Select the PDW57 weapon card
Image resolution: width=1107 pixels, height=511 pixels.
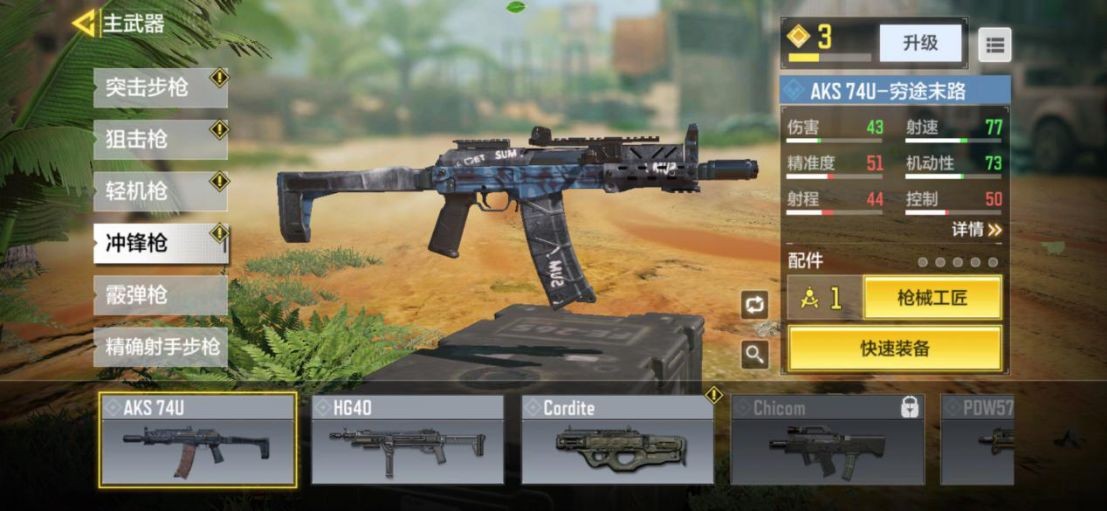(x=977, y=439)
